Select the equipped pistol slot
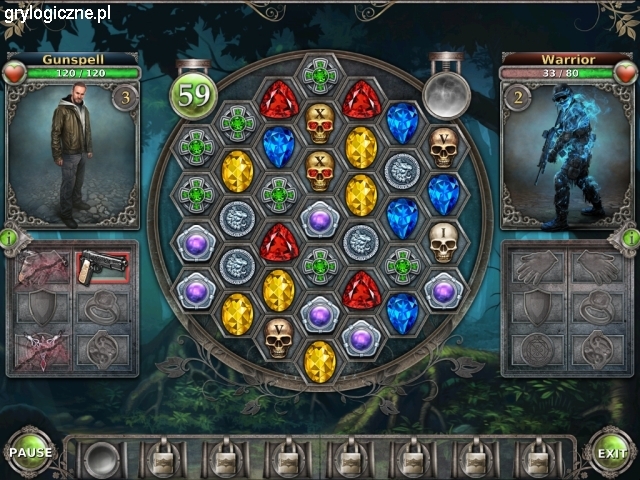640x480 pixels. 103,267
